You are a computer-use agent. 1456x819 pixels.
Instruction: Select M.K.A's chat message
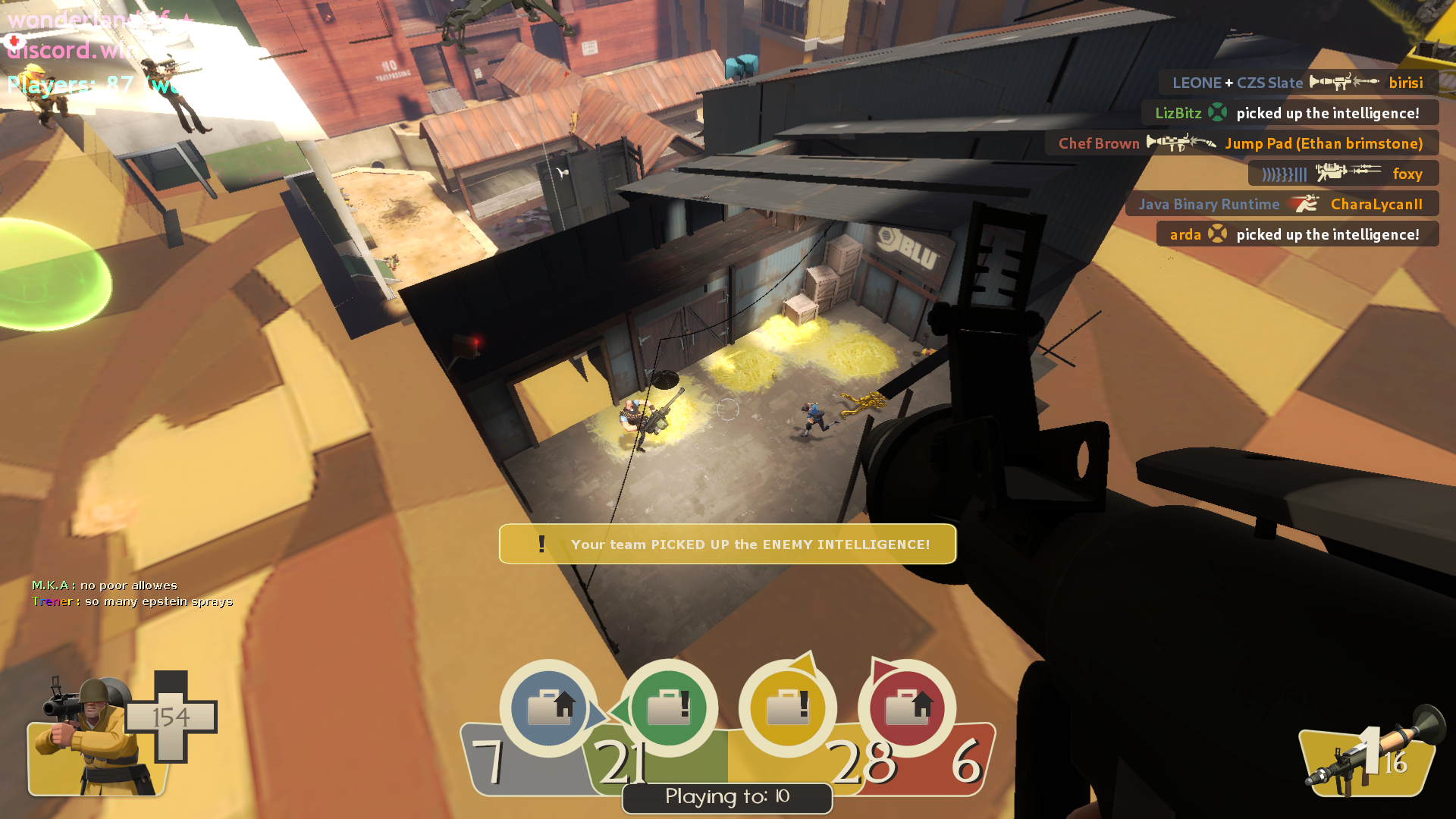105,585
